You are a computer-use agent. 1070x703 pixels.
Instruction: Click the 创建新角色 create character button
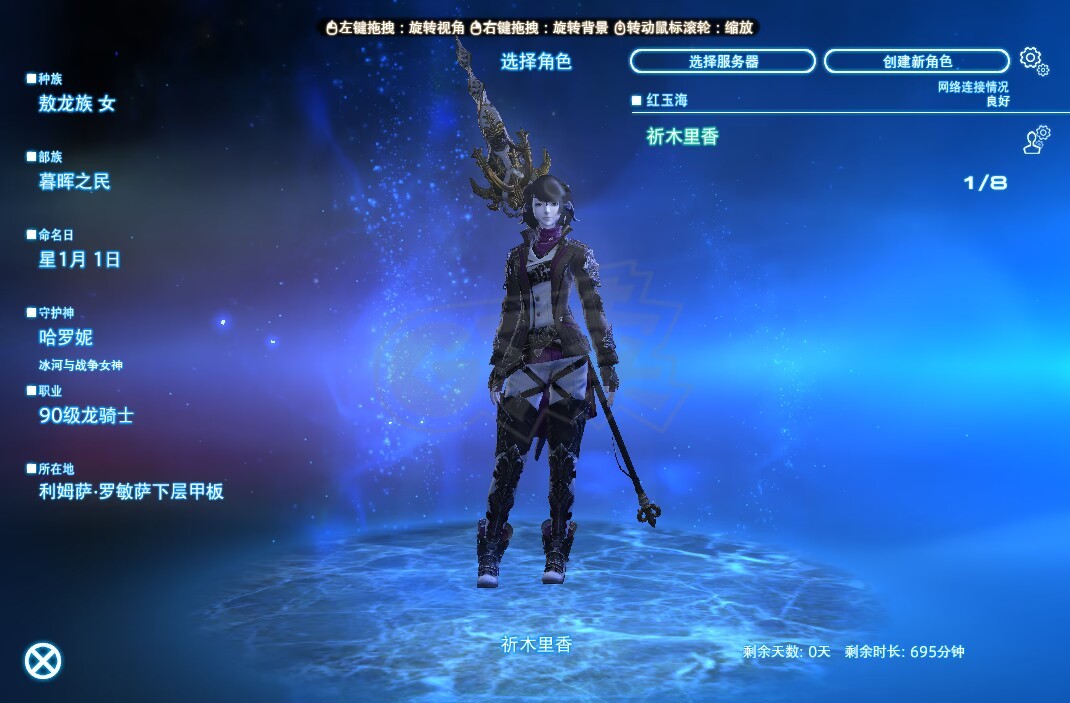coord(916,61)
